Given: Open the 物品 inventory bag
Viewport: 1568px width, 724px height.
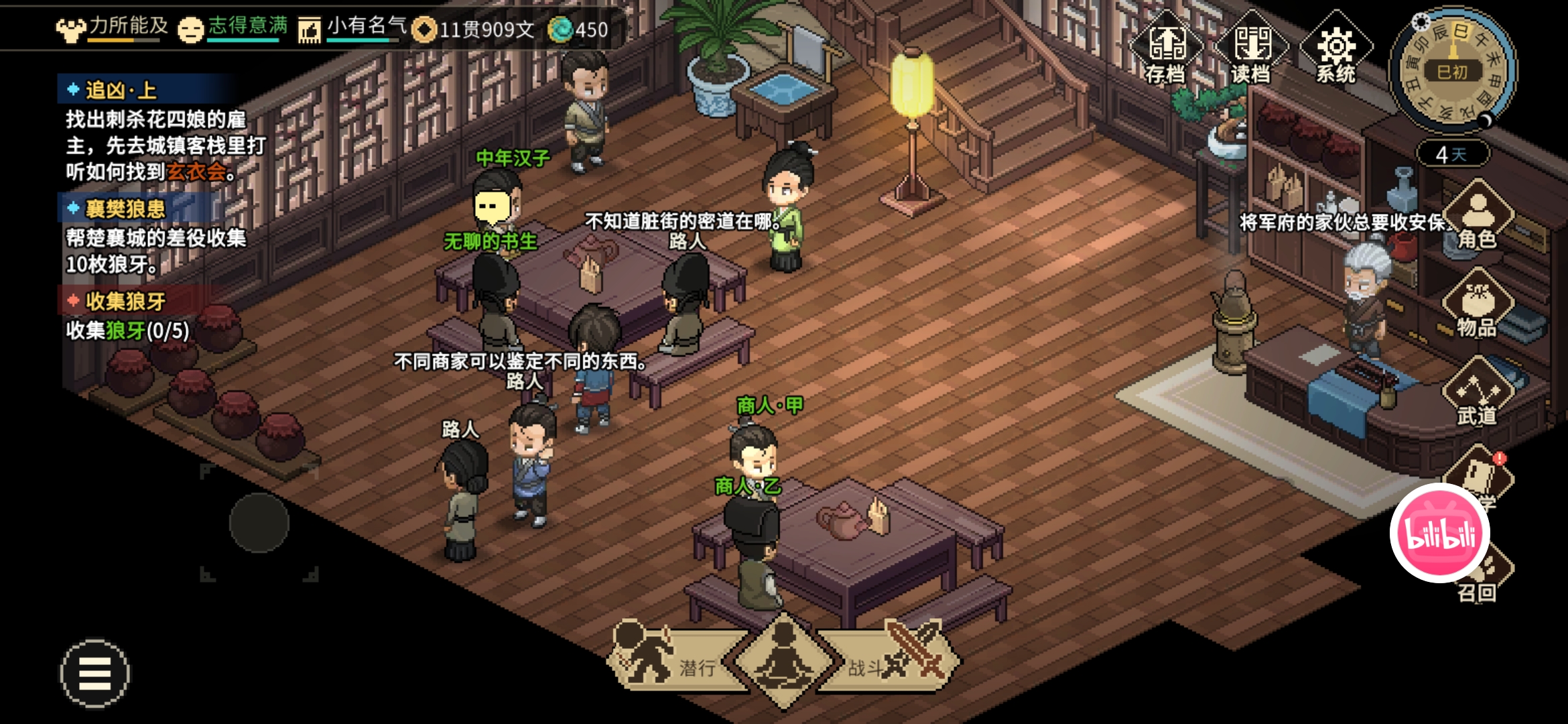Looking at the screenshot, I should coord(1477,305).
